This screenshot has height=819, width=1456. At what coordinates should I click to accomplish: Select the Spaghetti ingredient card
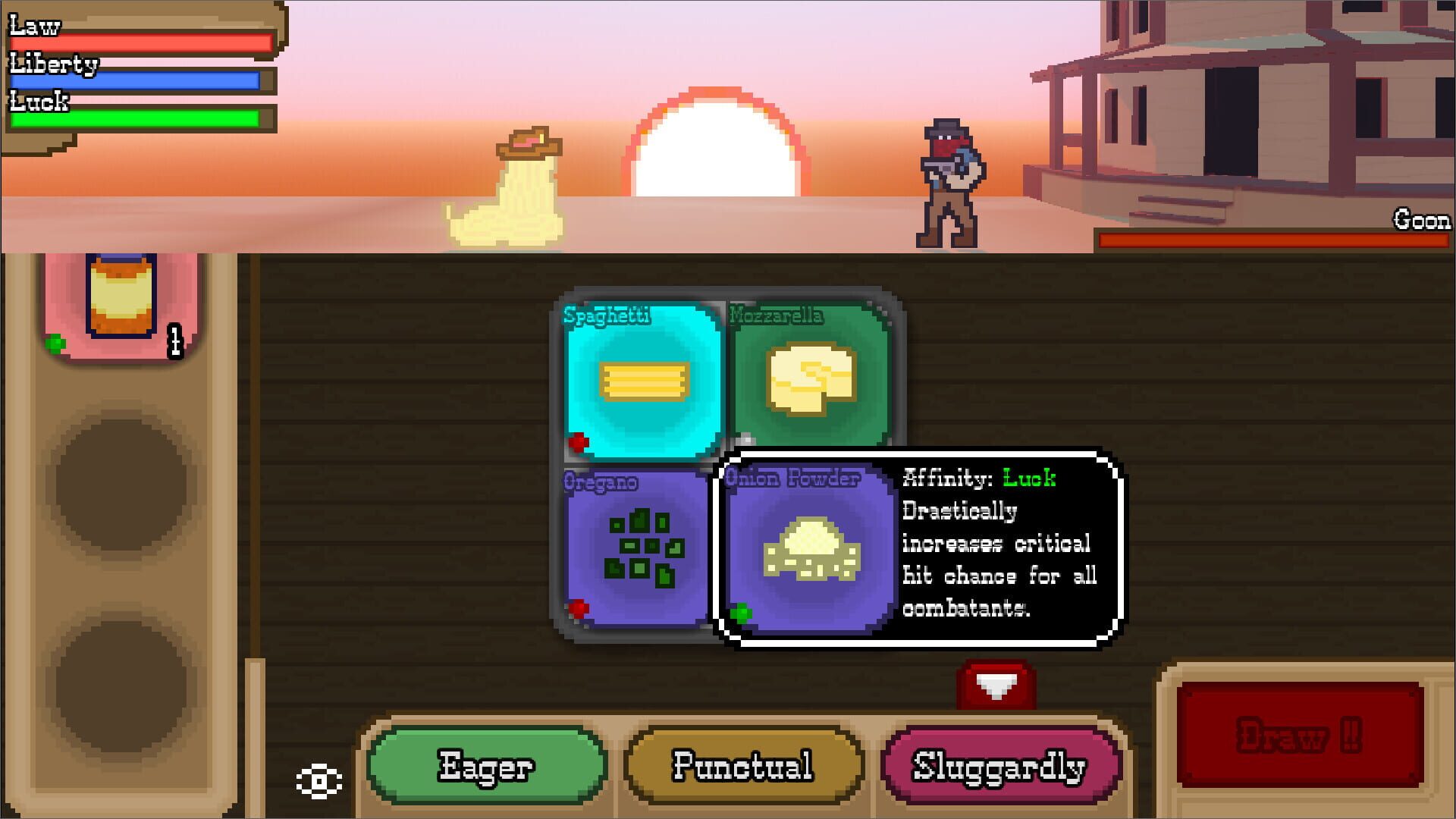[x=643, y=379]
